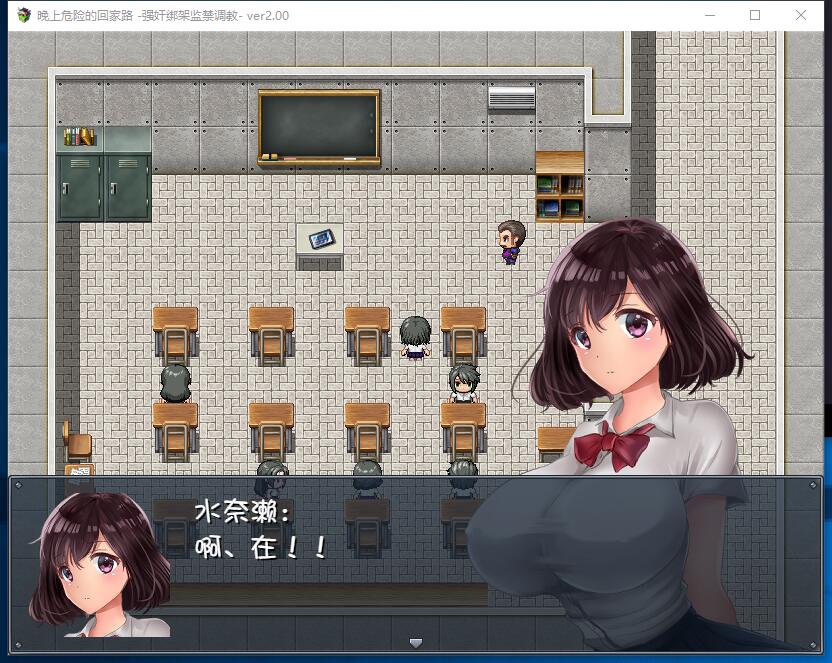Close the game window
832x663 pixels.
click(x=801, y=15)
